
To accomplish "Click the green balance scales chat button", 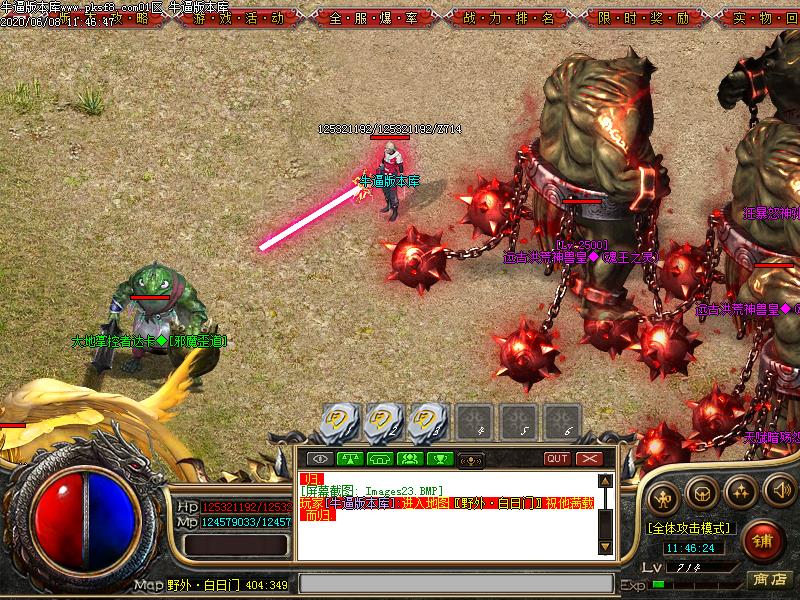I will [351, 459].
